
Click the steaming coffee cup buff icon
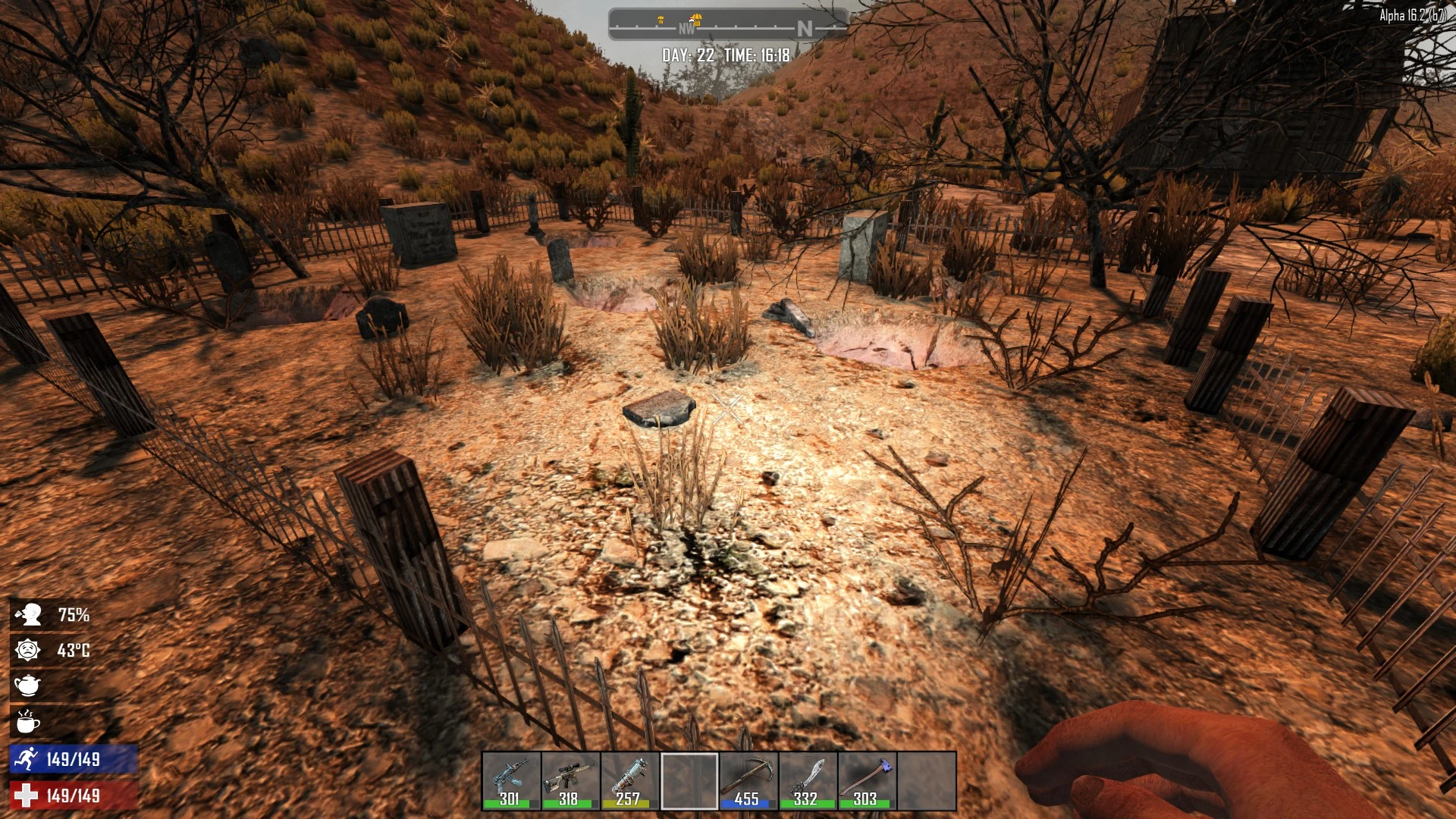(27, 722)
